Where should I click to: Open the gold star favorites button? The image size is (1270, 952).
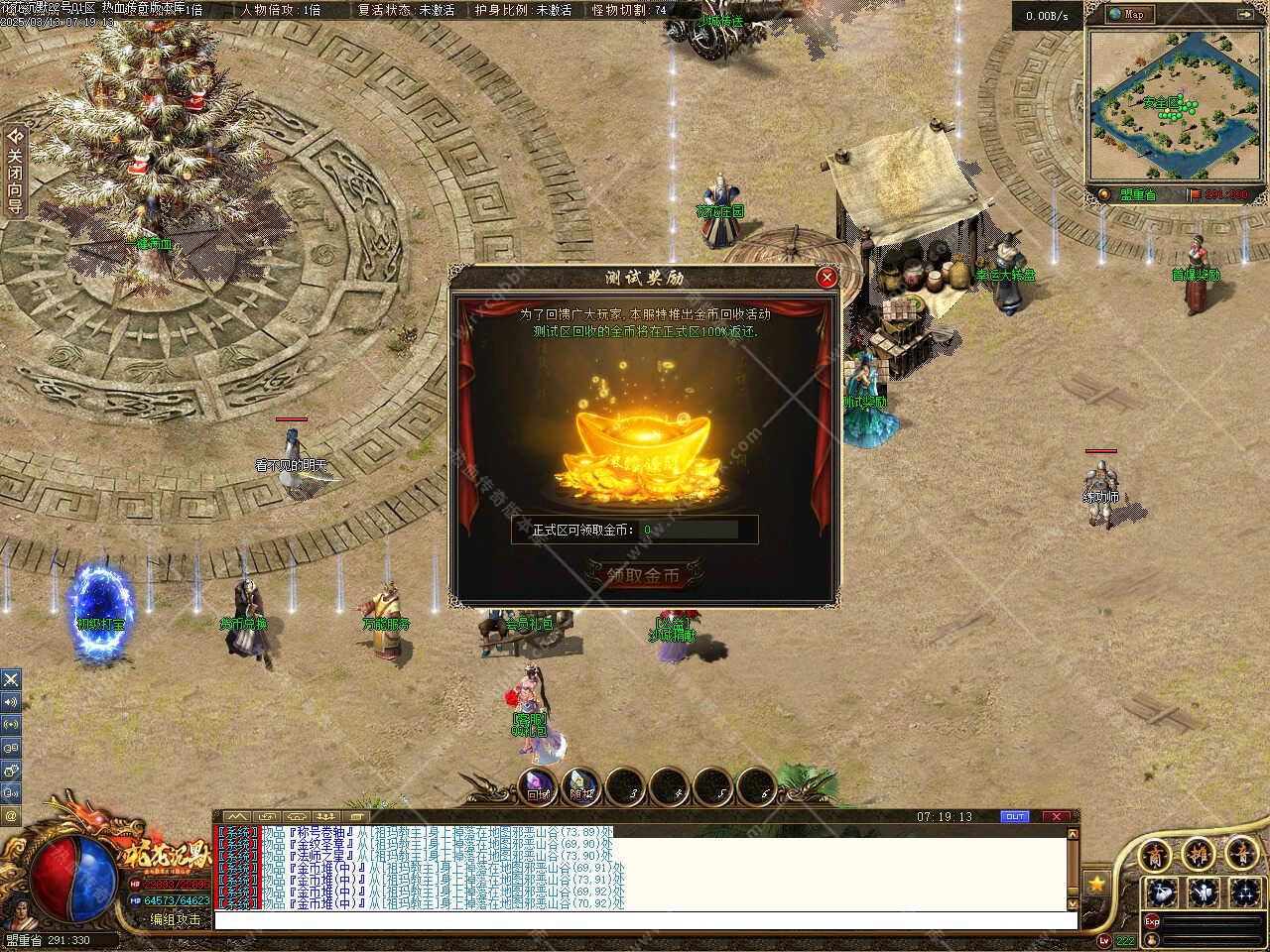tap(1096, 882)
